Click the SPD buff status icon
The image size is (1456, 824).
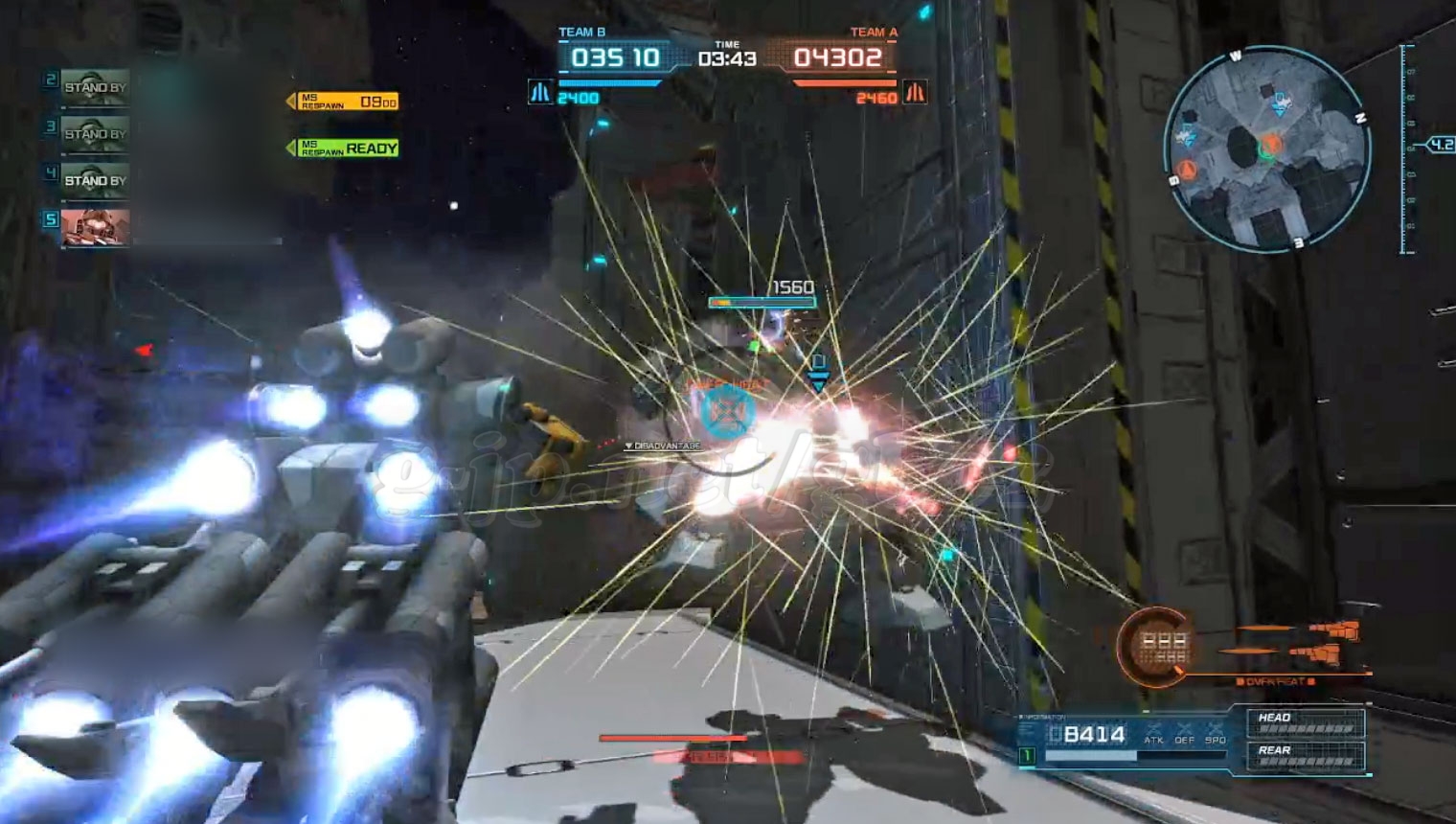coord(1216,734)
